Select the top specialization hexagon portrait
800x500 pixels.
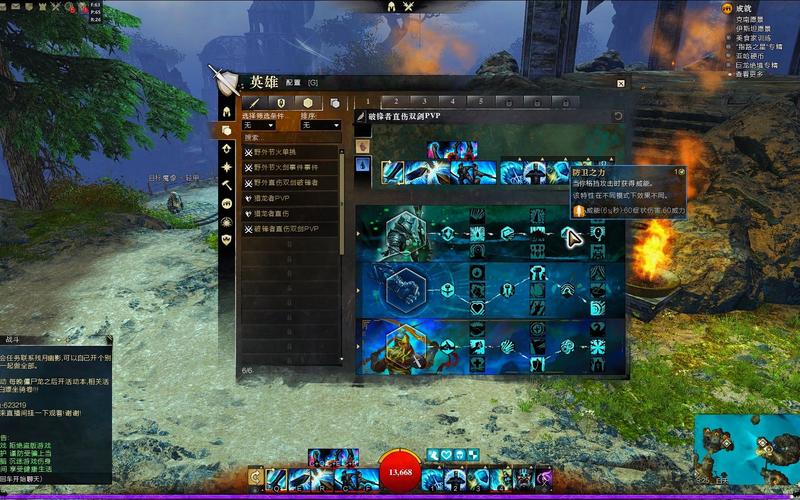[402, 233]
